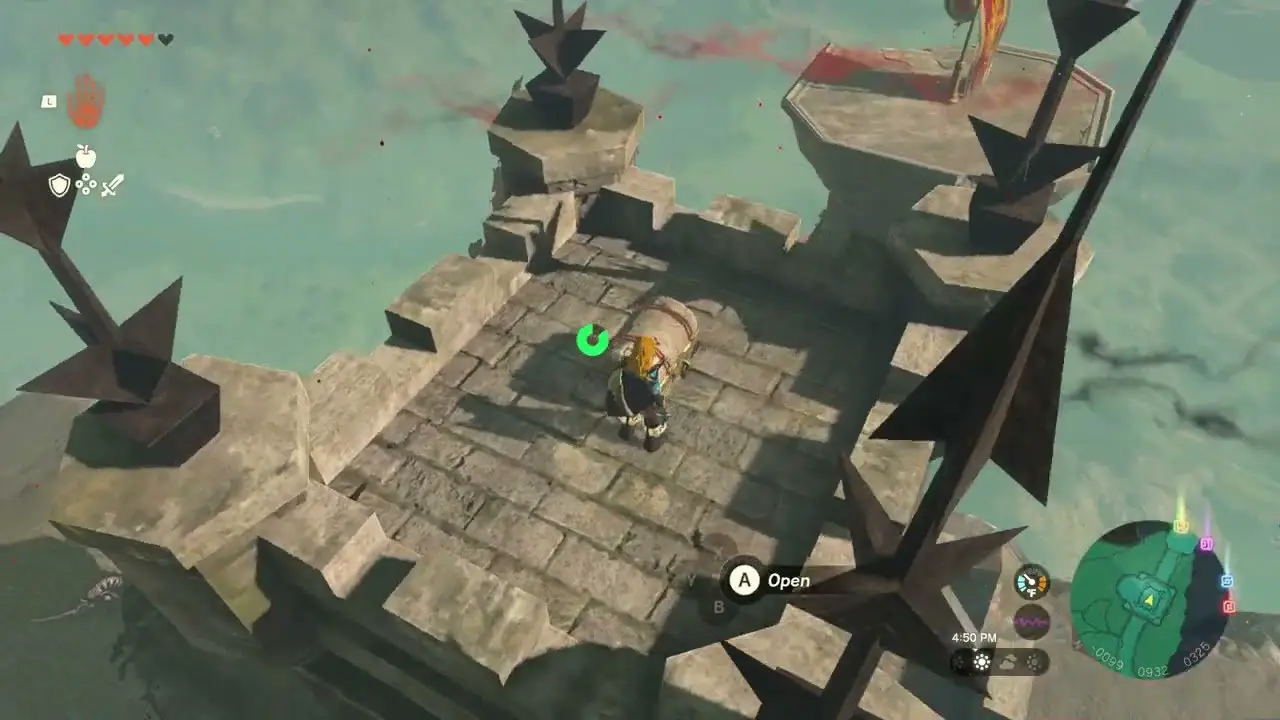The width and height of the screenshot is (1280, 720).
Task: Choose the sword weapon quick-select icon
Action: 112,185
